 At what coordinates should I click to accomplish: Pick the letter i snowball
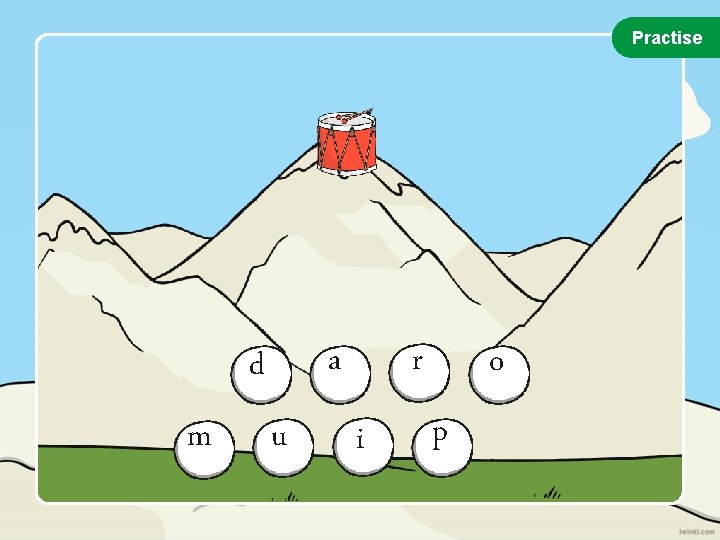click(360, 445)
